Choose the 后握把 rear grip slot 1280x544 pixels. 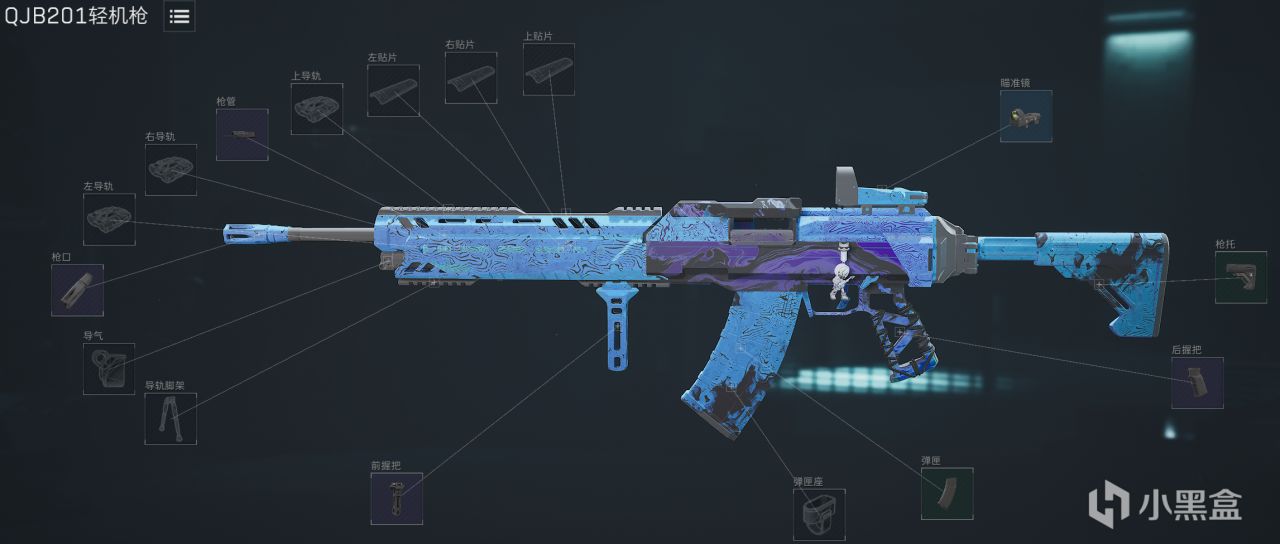[1197, 383]
